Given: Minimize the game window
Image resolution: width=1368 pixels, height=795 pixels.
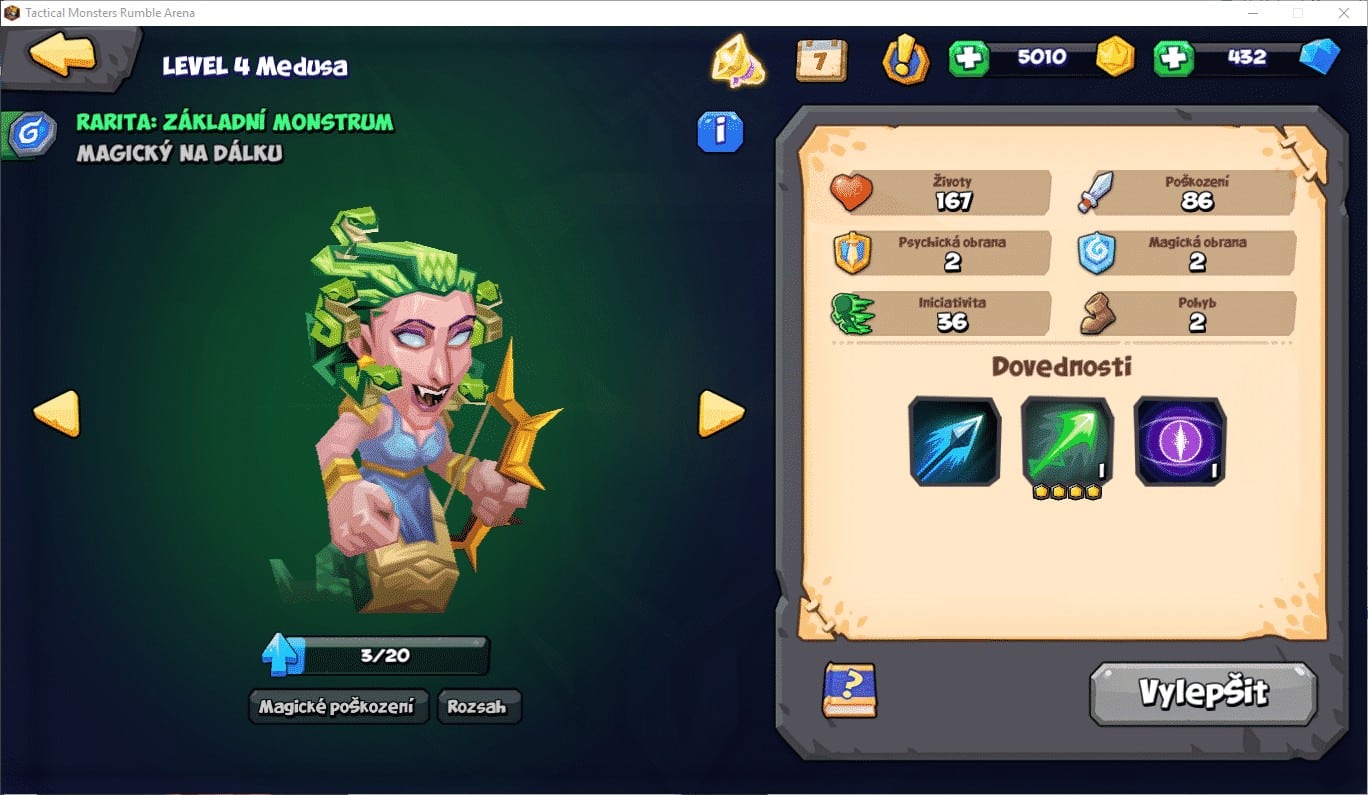Looking at the screenshot, I should [1253, 13].
